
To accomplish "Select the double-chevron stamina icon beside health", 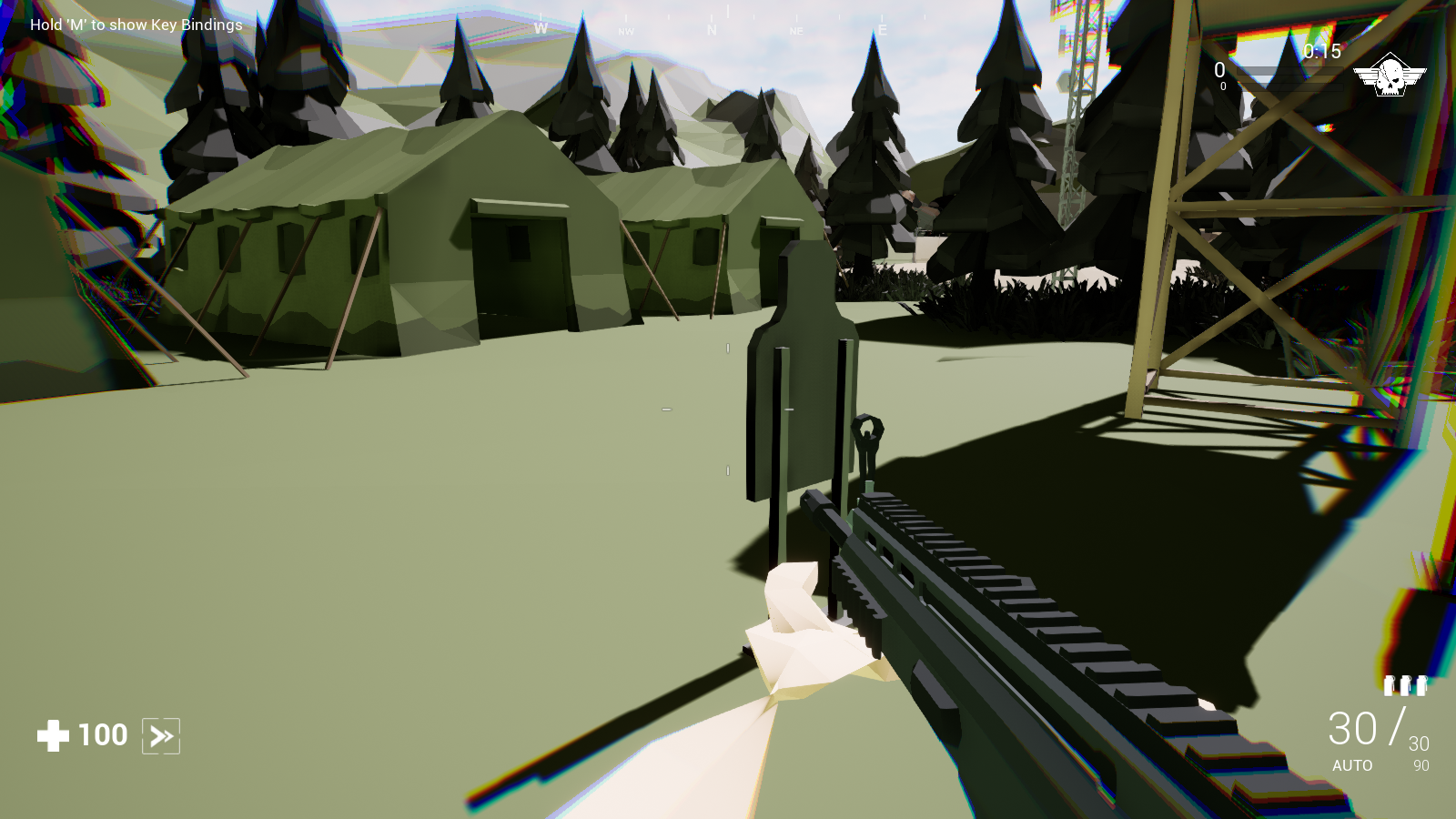I will coord(160,734).
